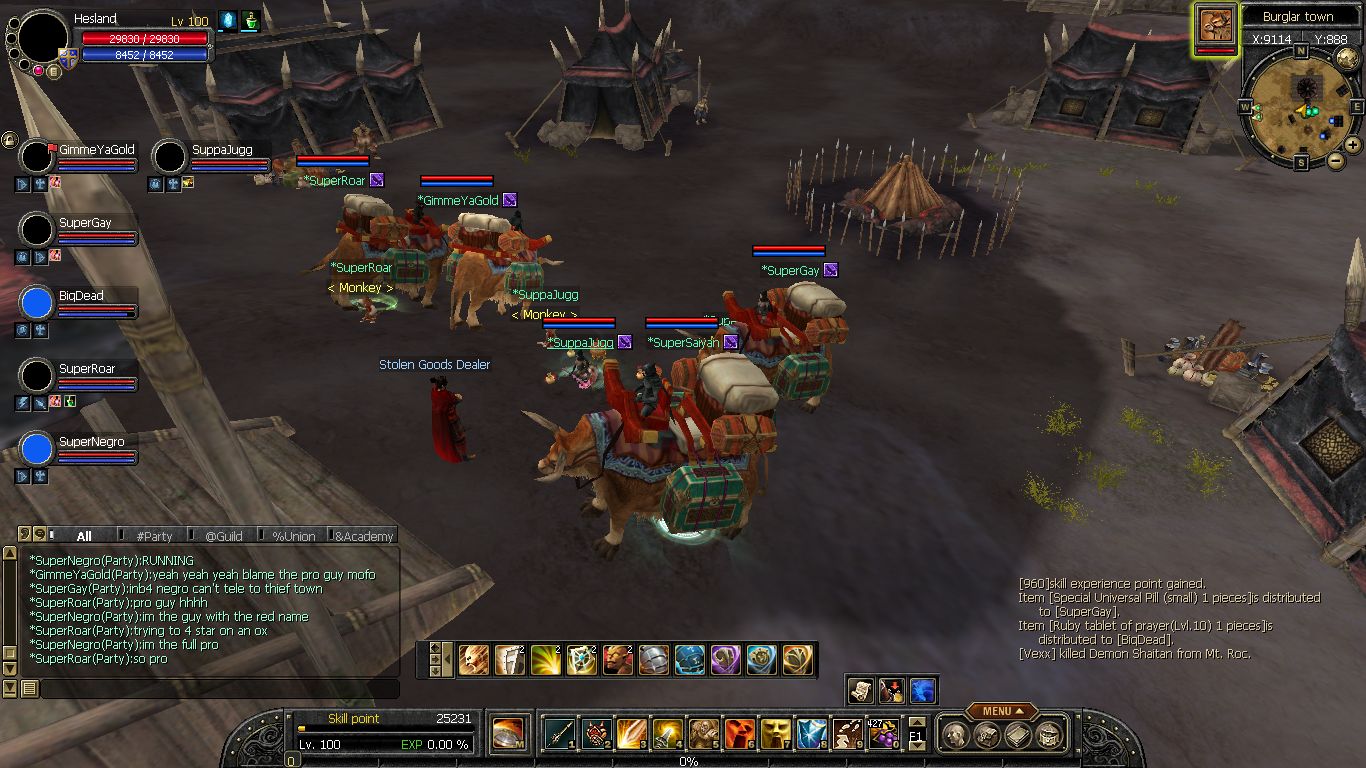Activate the golden mask skill in slot 7
Image resolution: width=1366 pixels, height=768 pixels.
(775, 733)
